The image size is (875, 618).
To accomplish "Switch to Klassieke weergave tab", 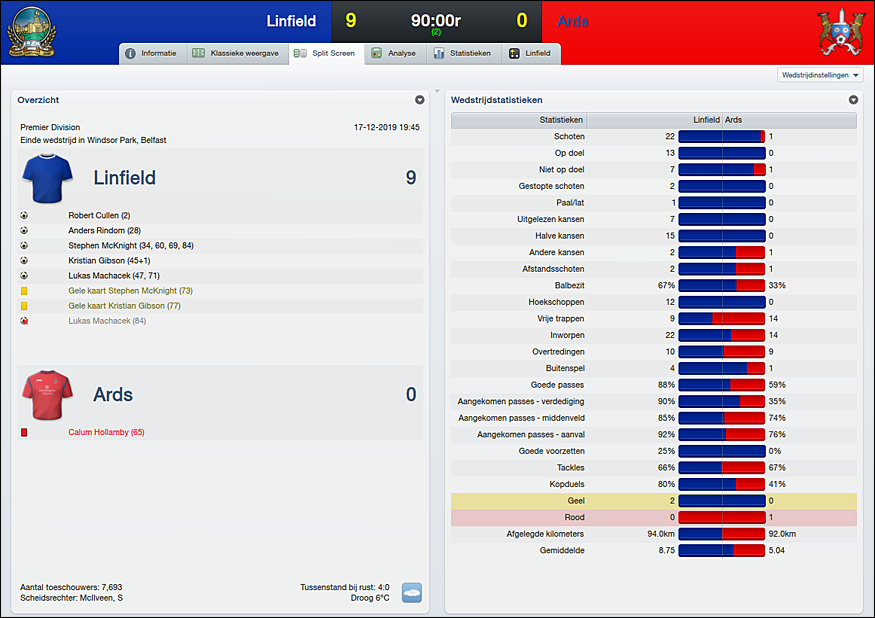I will [x=236, y=53].
